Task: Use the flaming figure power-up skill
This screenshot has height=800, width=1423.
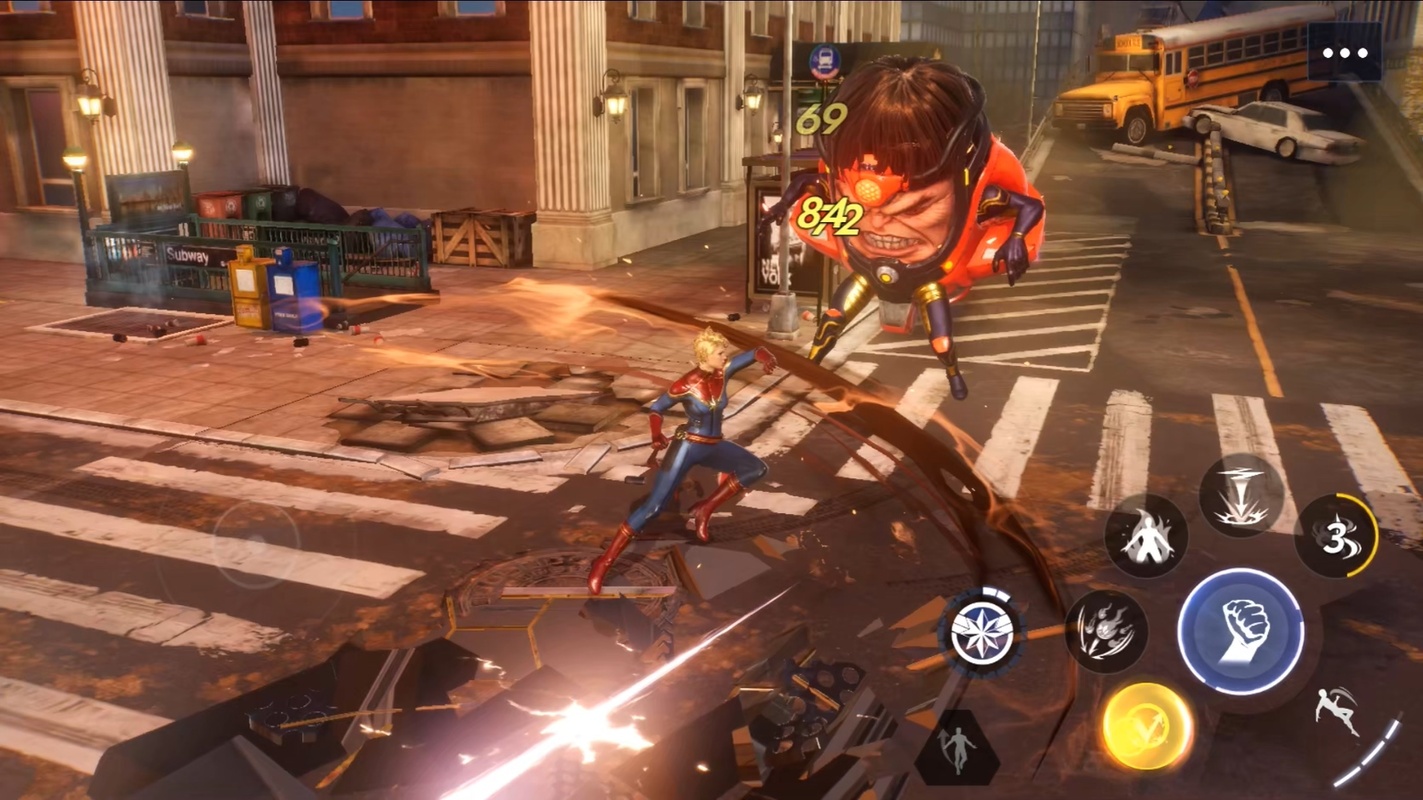Action: (x=1146, y=536)
